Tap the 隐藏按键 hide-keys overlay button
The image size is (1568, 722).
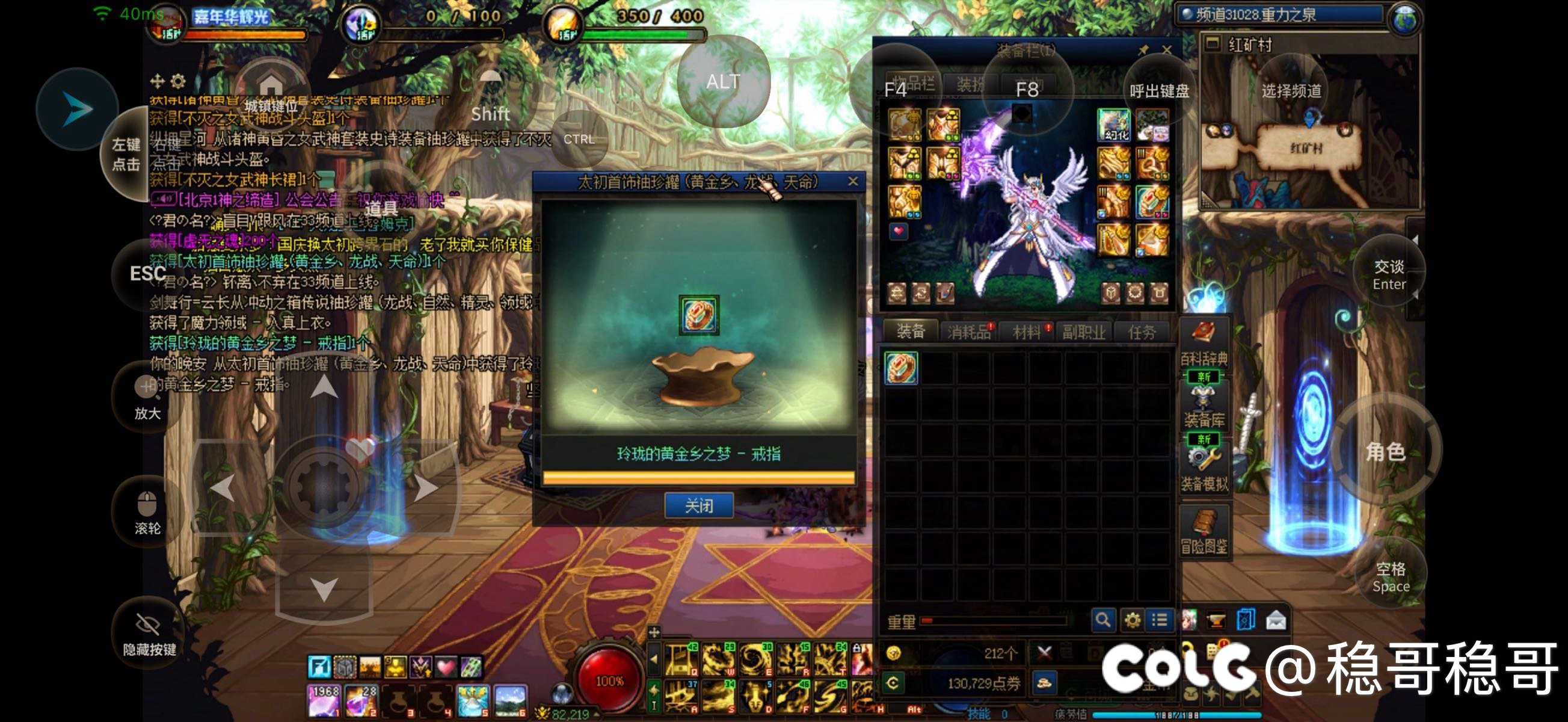click(x=149, y=634)
